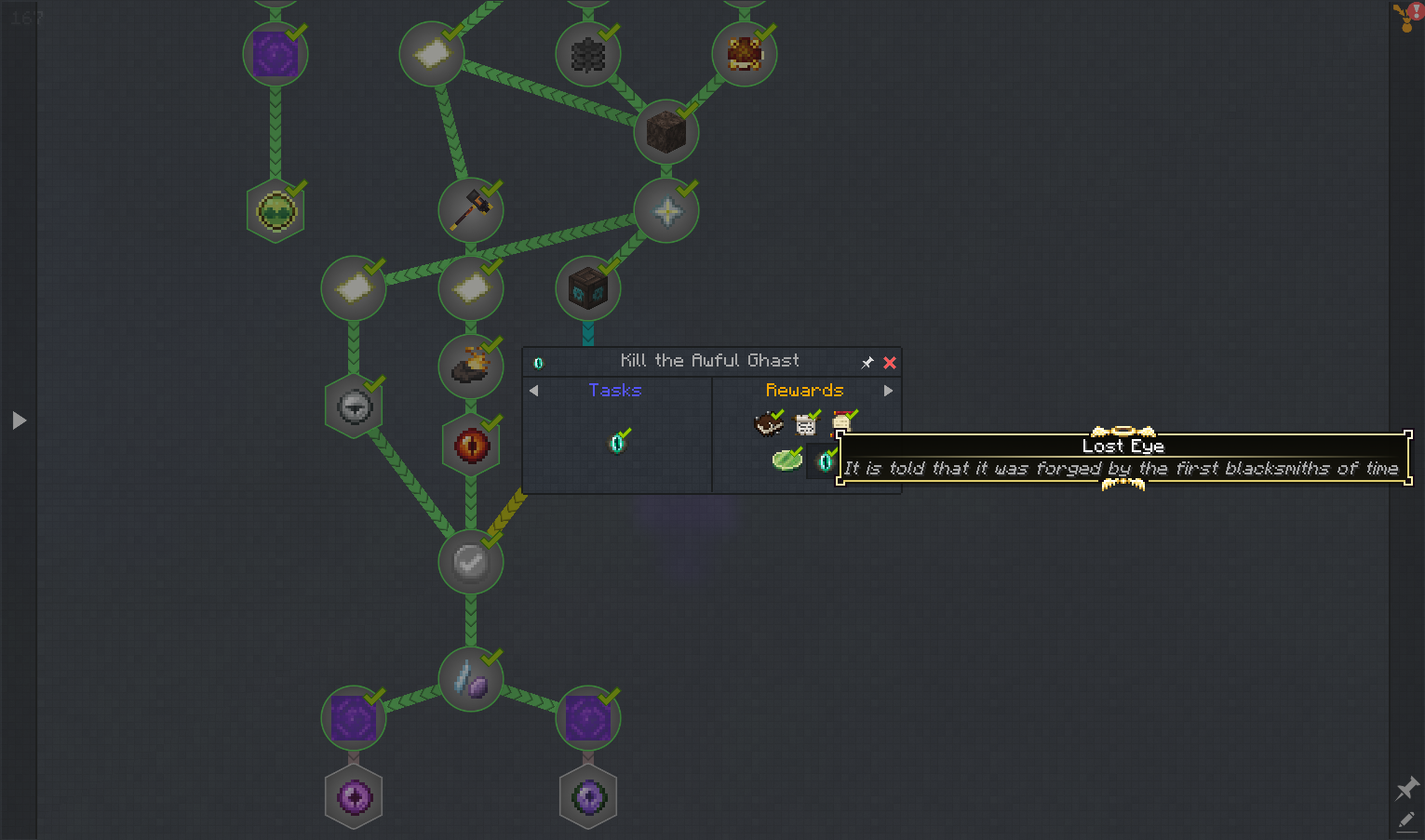Toggle the pin icon in the right sidebar
This screenshot has height=840, width=1425.
[x=1406, y=789]
